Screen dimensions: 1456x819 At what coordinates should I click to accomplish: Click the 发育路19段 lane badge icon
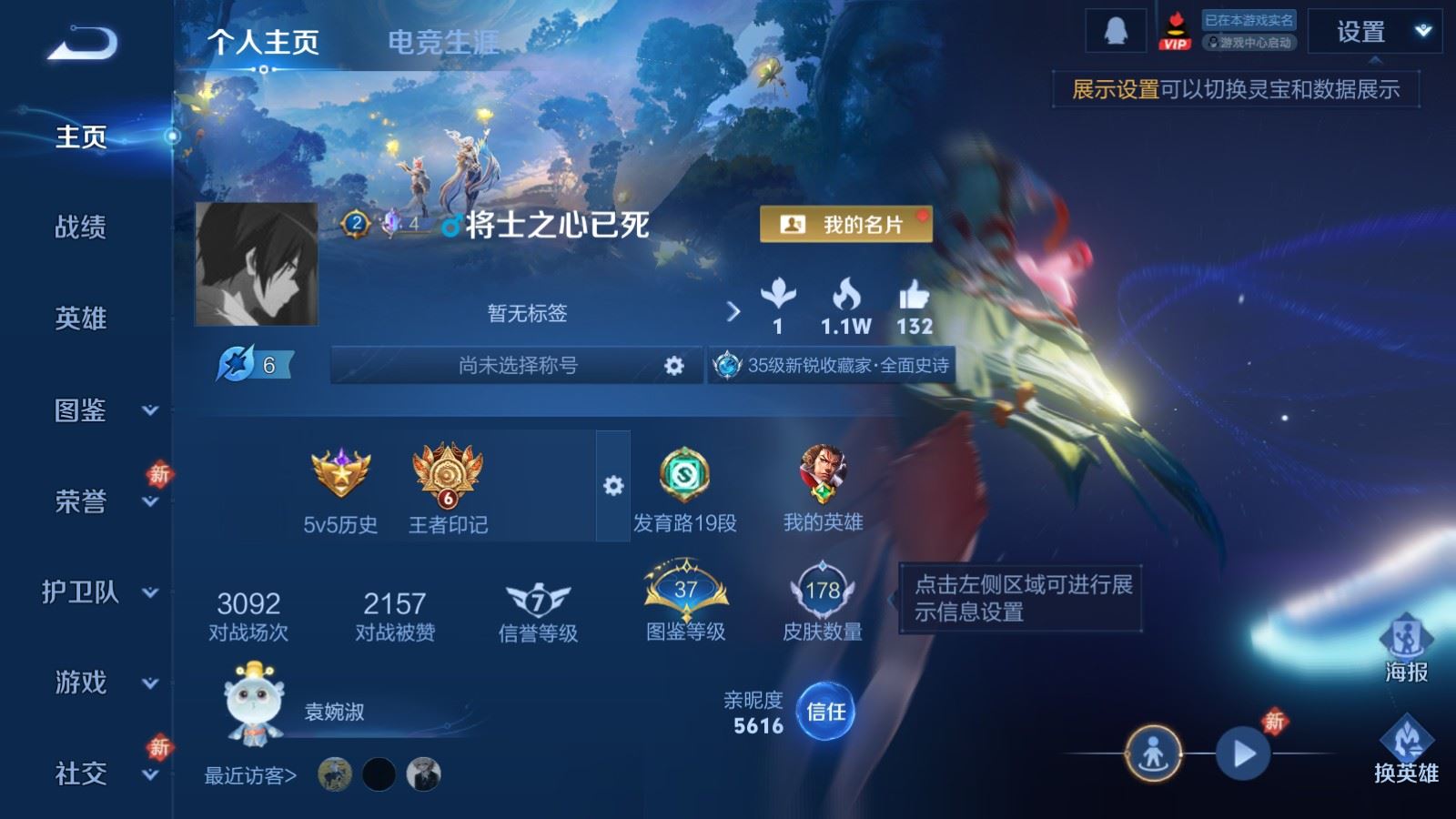click(684, 474)
